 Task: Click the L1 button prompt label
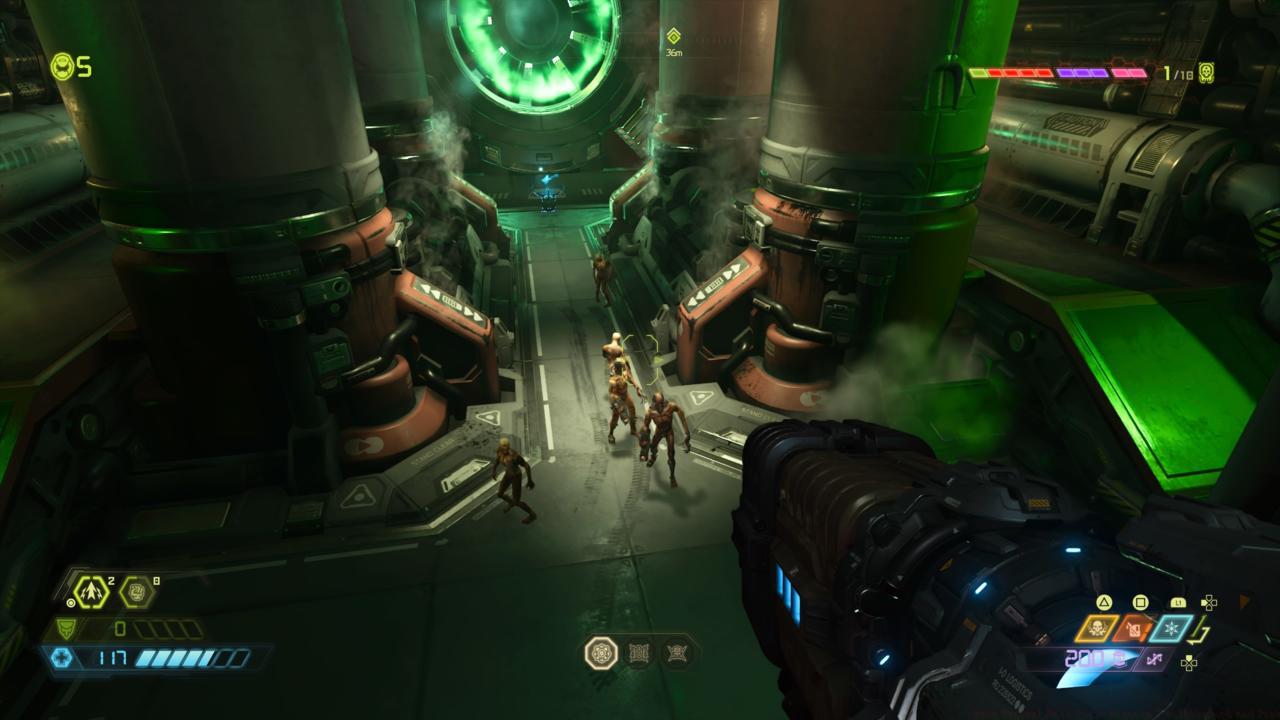coord(1178,602)
